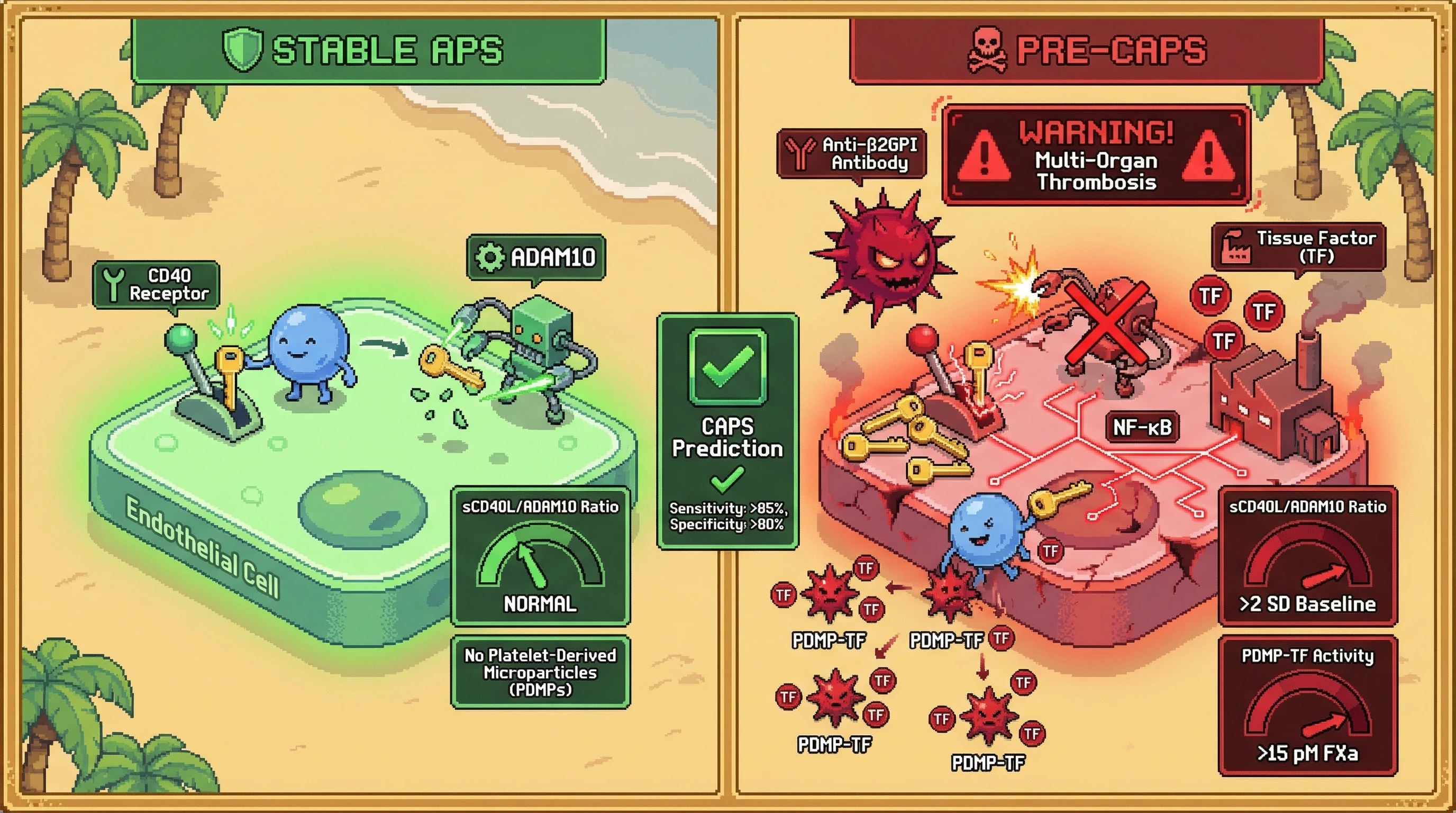Click the CD40 Receptor label tag
Viewport: 1456px width, 813px height.
pyautogui.click(x=157, y=284)
